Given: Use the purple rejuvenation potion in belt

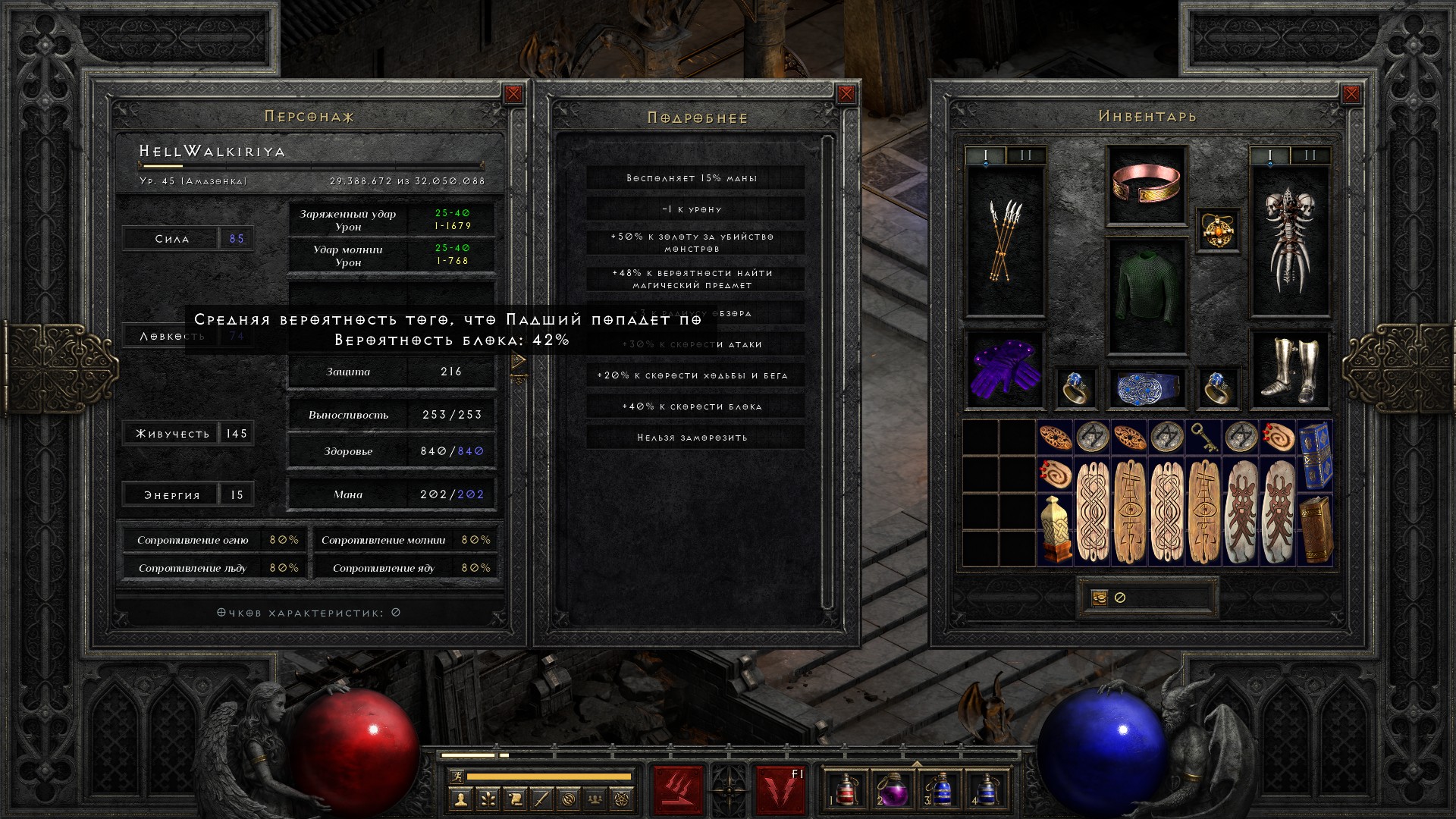Looking at the screenshot, I should click(892, 789).
